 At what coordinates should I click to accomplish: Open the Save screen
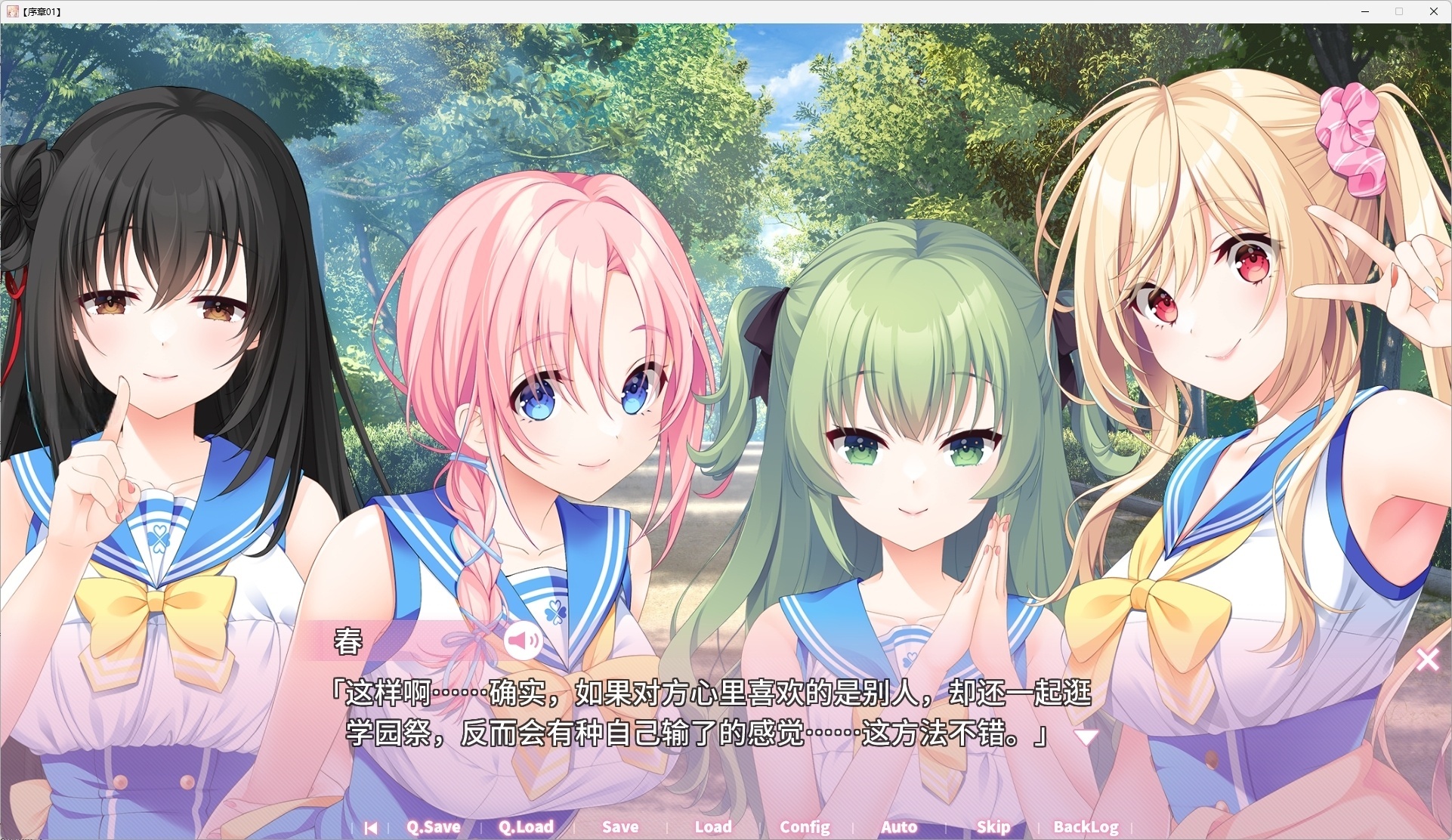coord(620,827)
